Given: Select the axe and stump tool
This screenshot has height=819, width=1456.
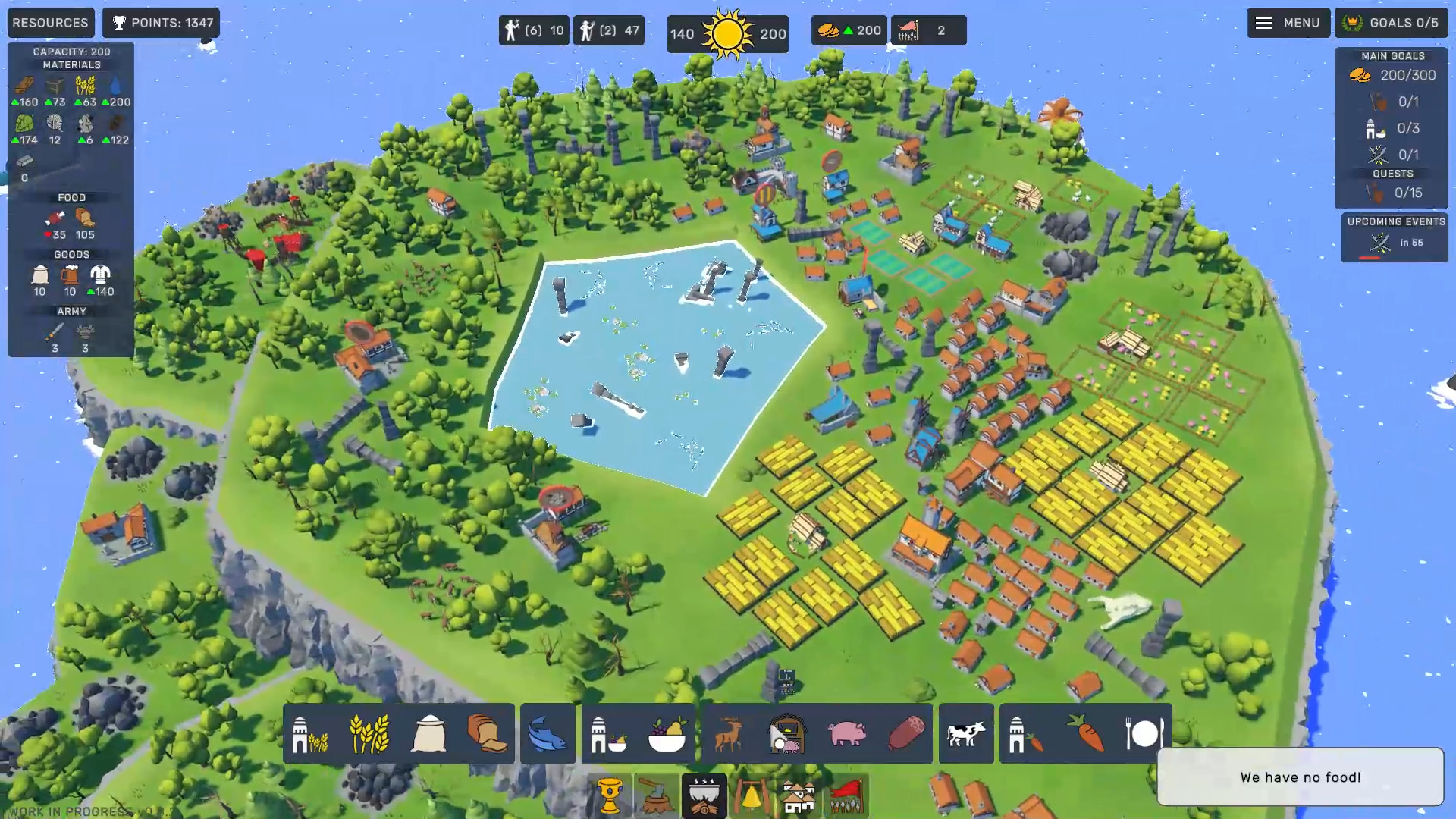Looking at the screenshot, I should point(654,796).
